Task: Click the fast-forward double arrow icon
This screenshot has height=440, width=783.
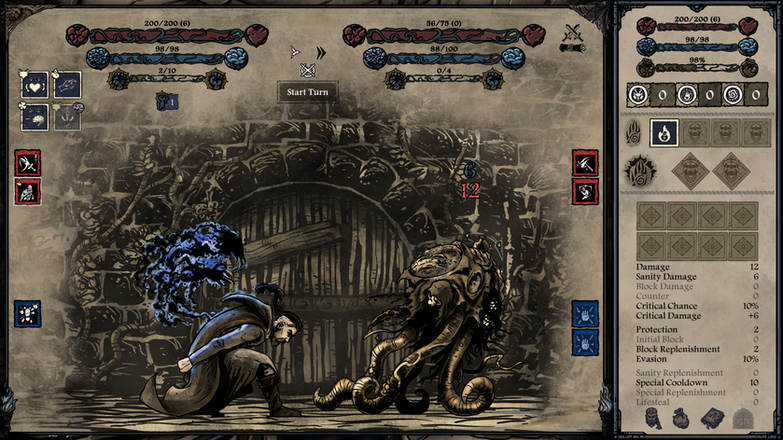Action: 321,52
